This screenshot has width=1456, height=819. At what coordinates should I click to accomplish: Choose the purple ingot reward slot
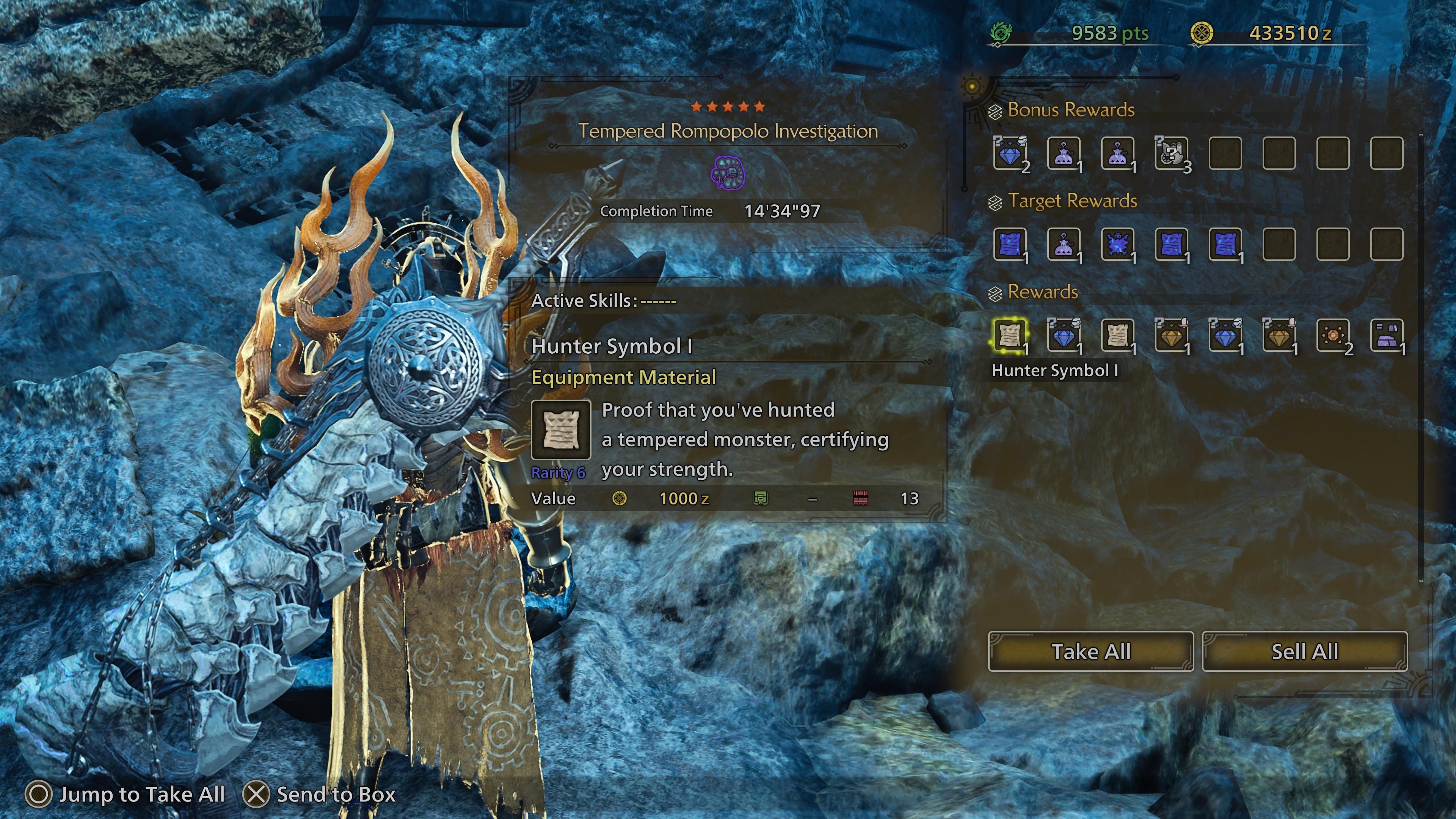click(1387, 335)
